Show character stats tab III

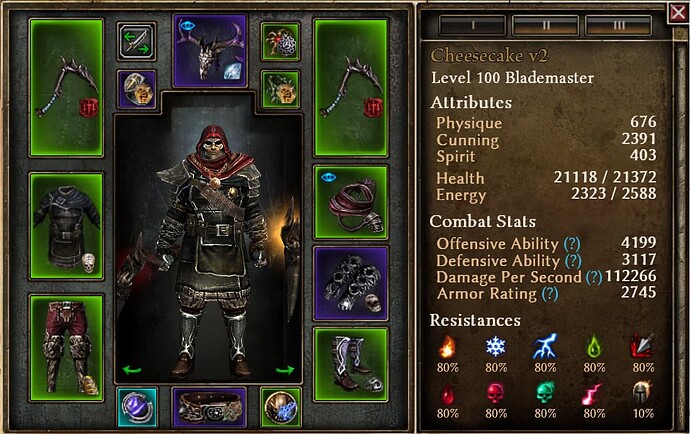[618, 24]
